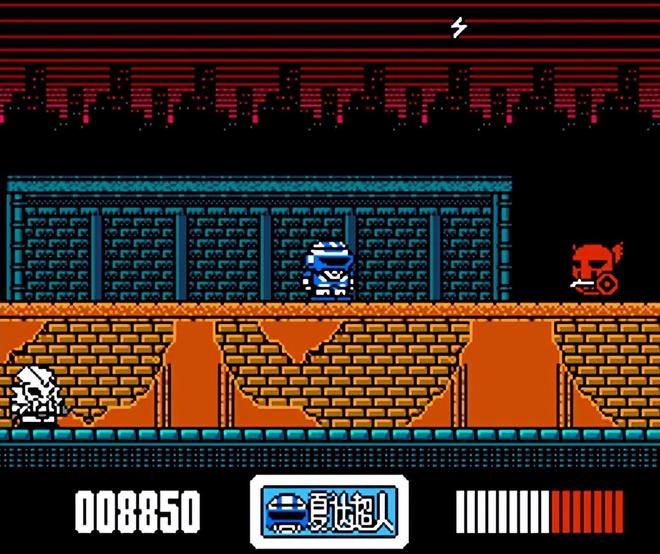Select the blue character name panel
This screenshot has height=554, width=660.
(x=329, y=511)
